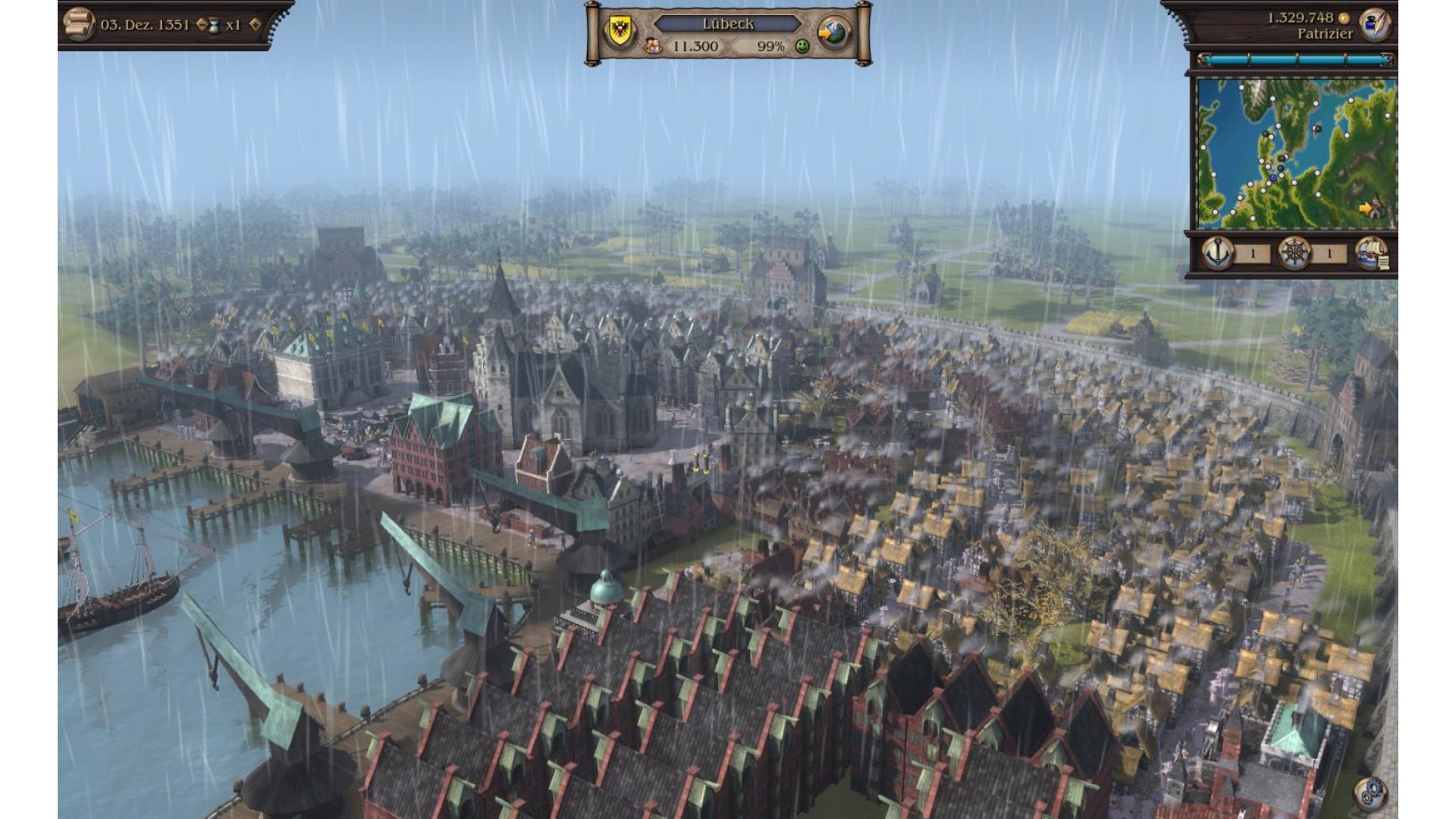
Task: Open the scroll log icon beside the date
Action: 77,25
